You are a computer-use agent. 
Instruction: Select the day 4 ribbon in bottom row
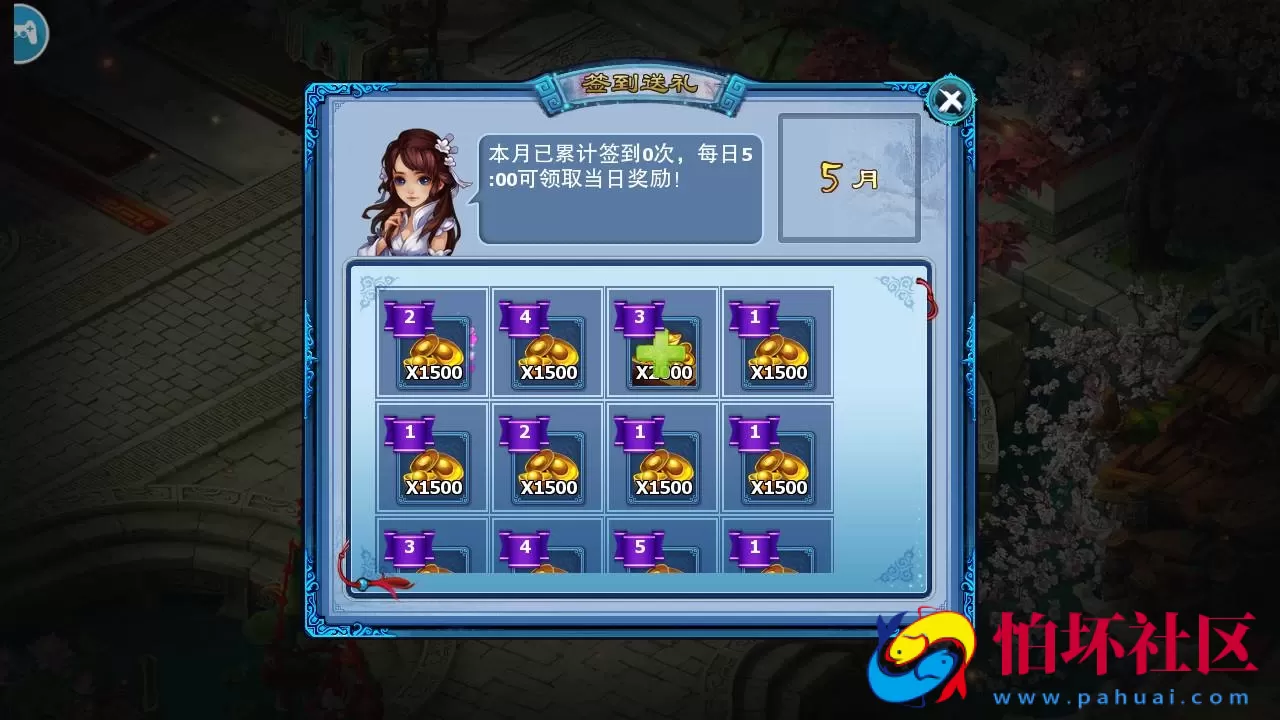tap(524, 547)
